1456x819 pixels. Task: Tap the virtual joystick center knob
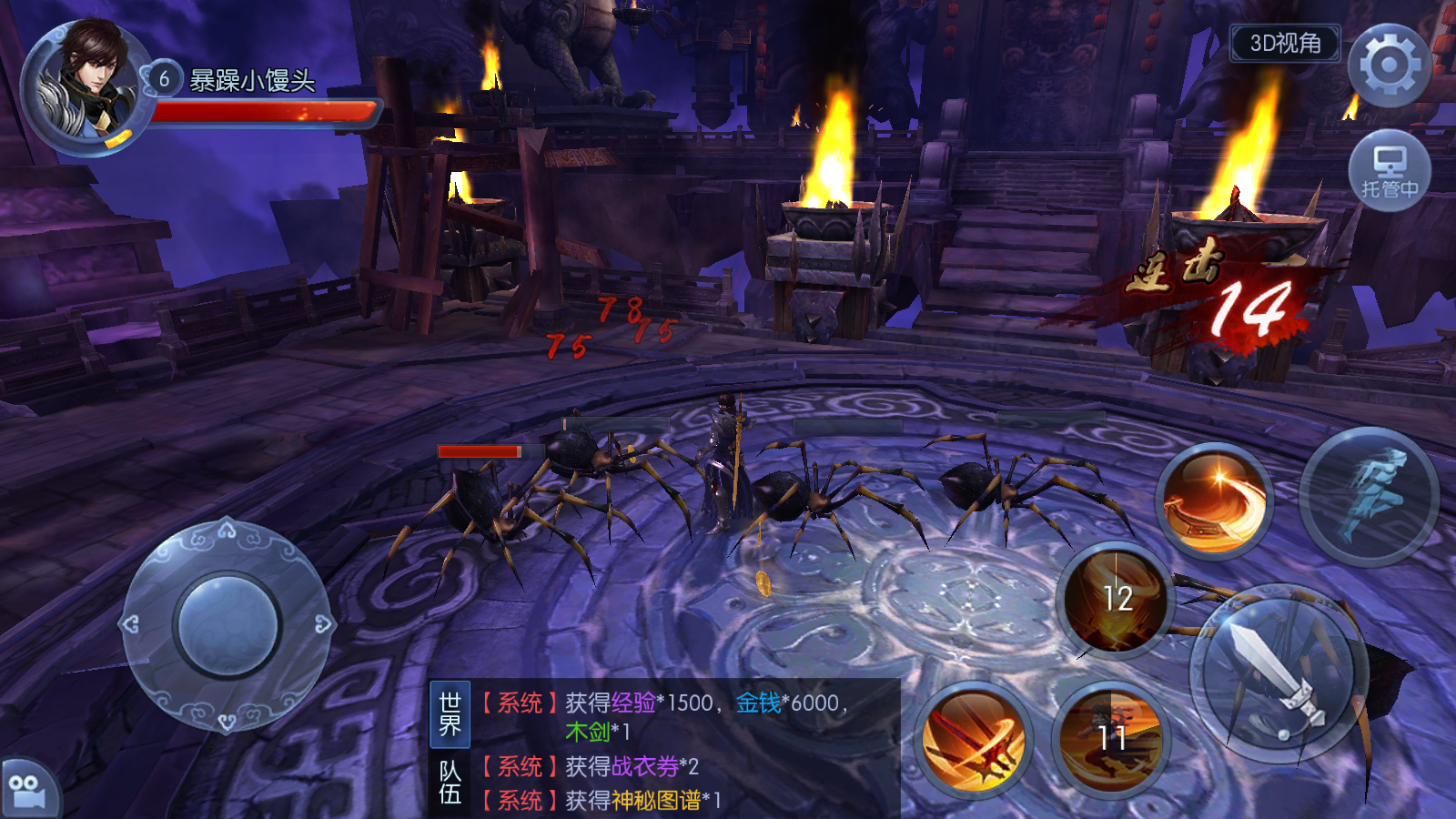(227, 626)
